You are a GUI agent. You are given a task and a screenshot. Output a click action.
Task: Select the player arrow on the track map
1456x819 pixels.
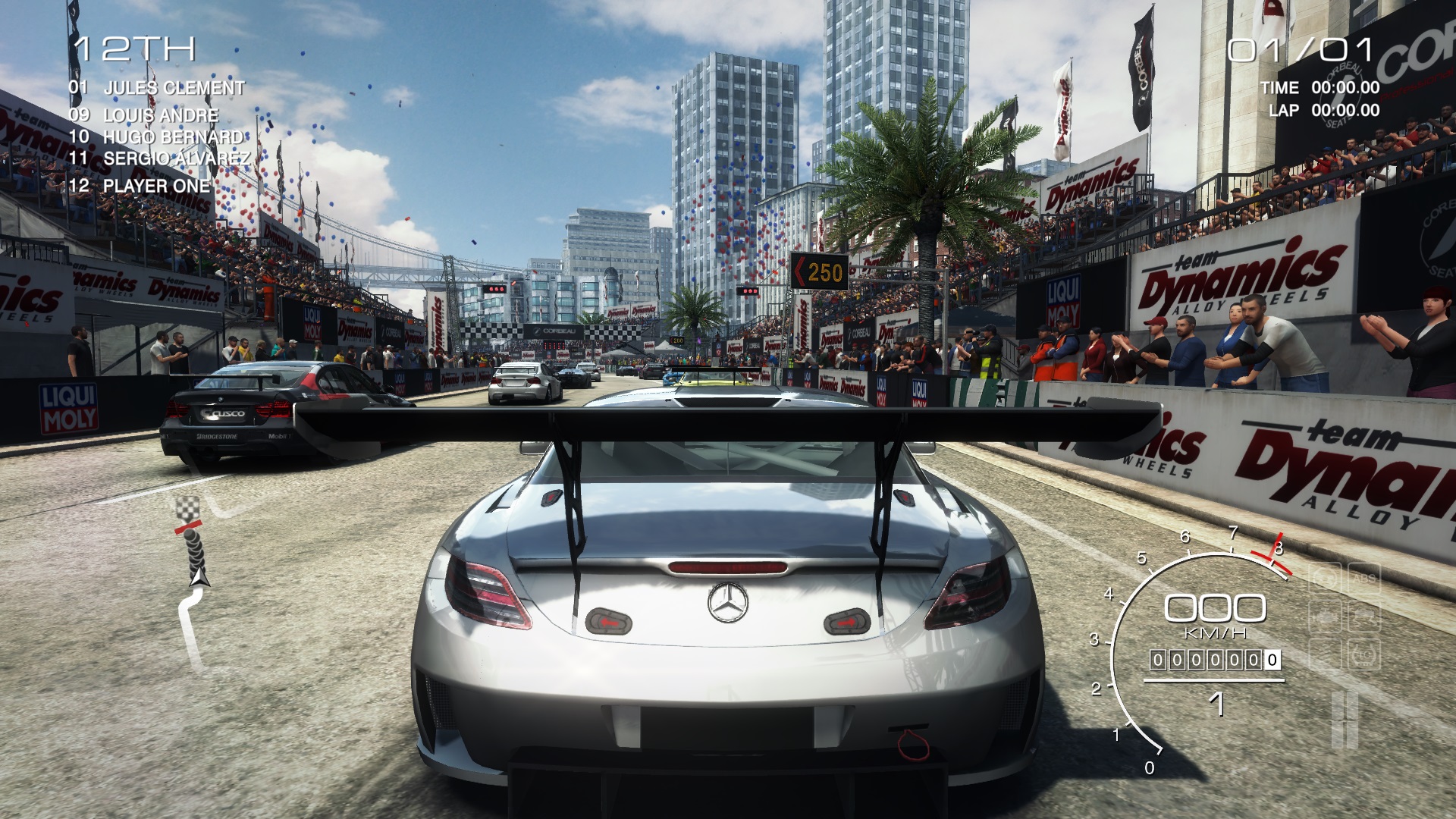click(199, 579)
